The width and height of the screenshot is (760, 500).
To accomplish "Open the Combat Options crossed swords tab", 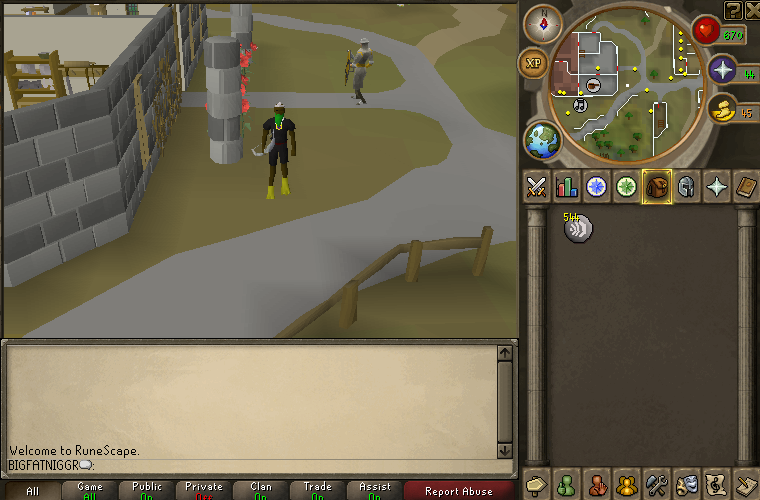I will (537, 186).
